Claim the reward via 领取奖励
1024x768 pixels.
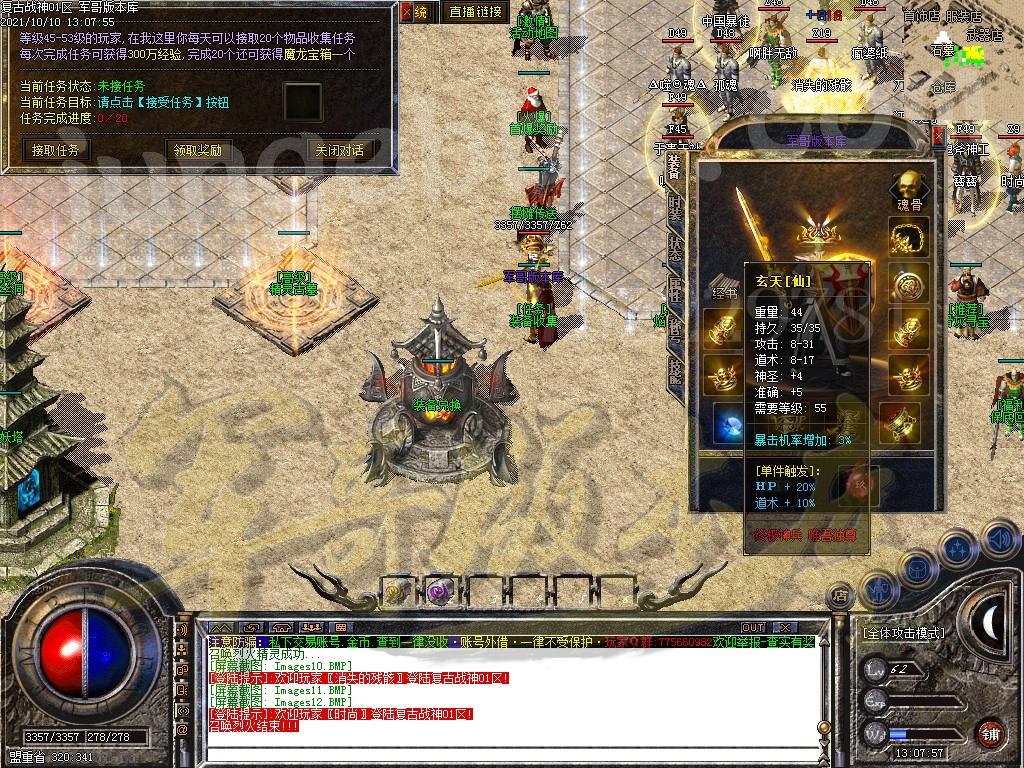coord(197,151)
